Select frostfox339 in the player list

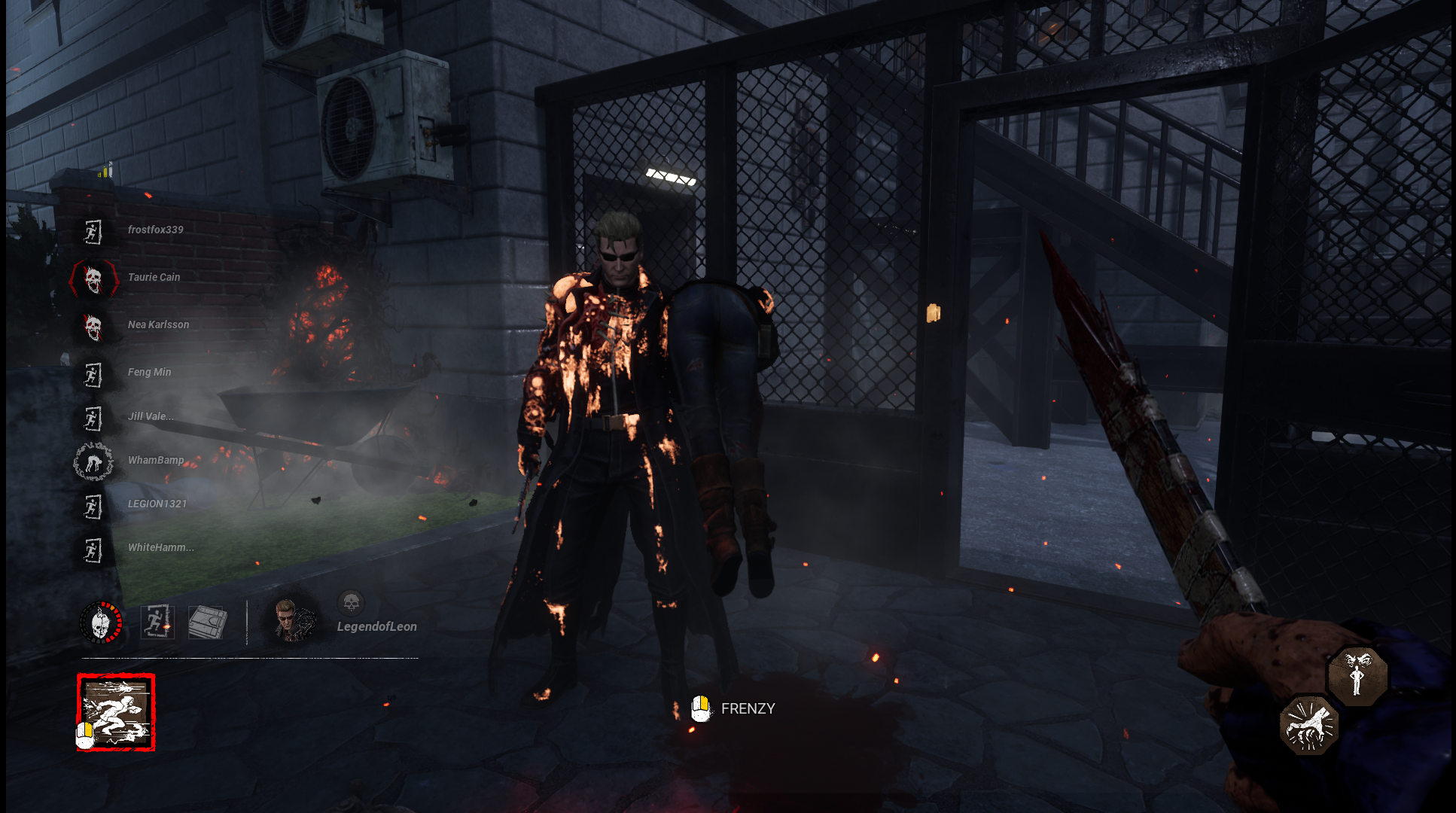pyautogui.click(x=155, y=230)
